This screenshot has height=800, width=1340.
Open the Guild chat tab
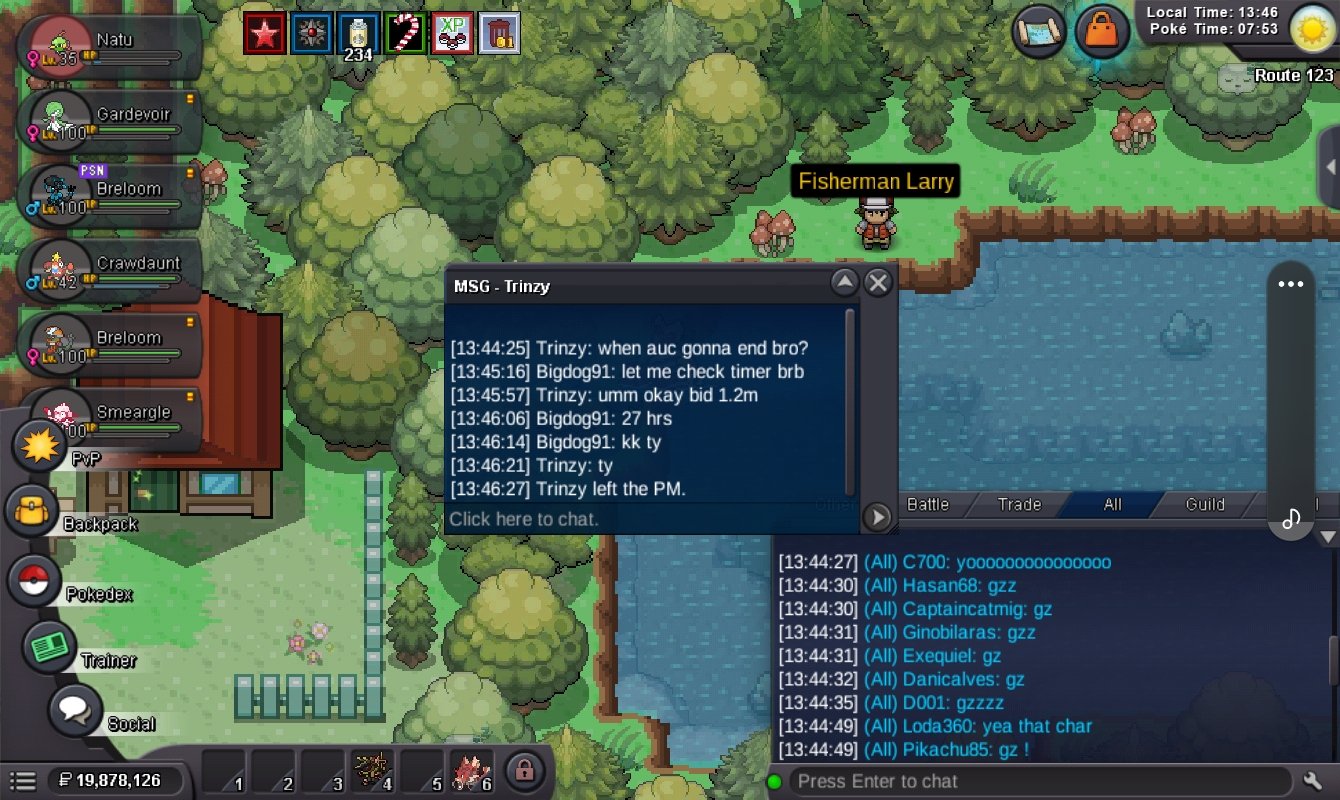click(1205, 505)
